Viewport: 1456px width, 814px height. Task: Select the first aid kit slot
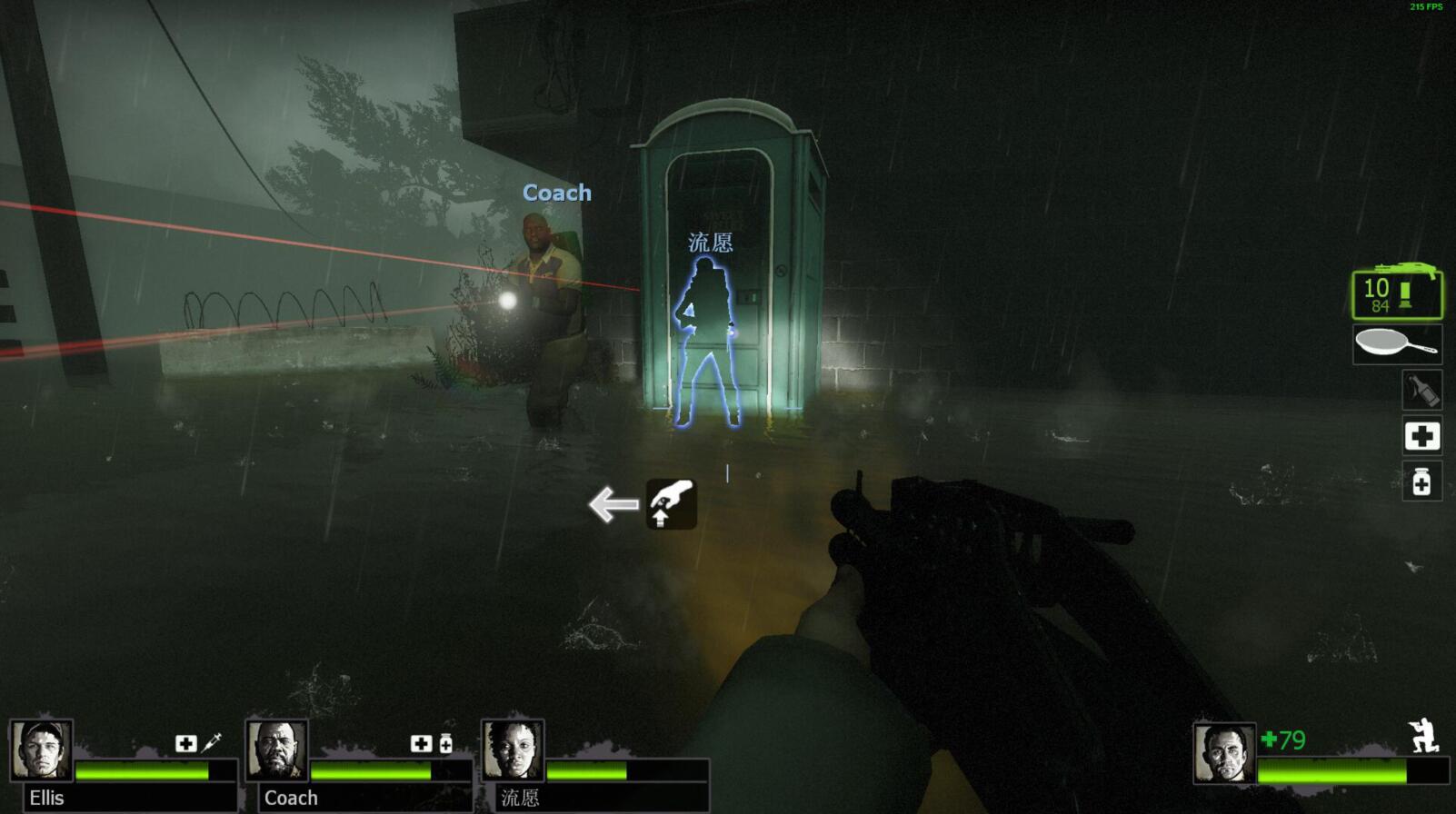click(x=1421, y=436)
